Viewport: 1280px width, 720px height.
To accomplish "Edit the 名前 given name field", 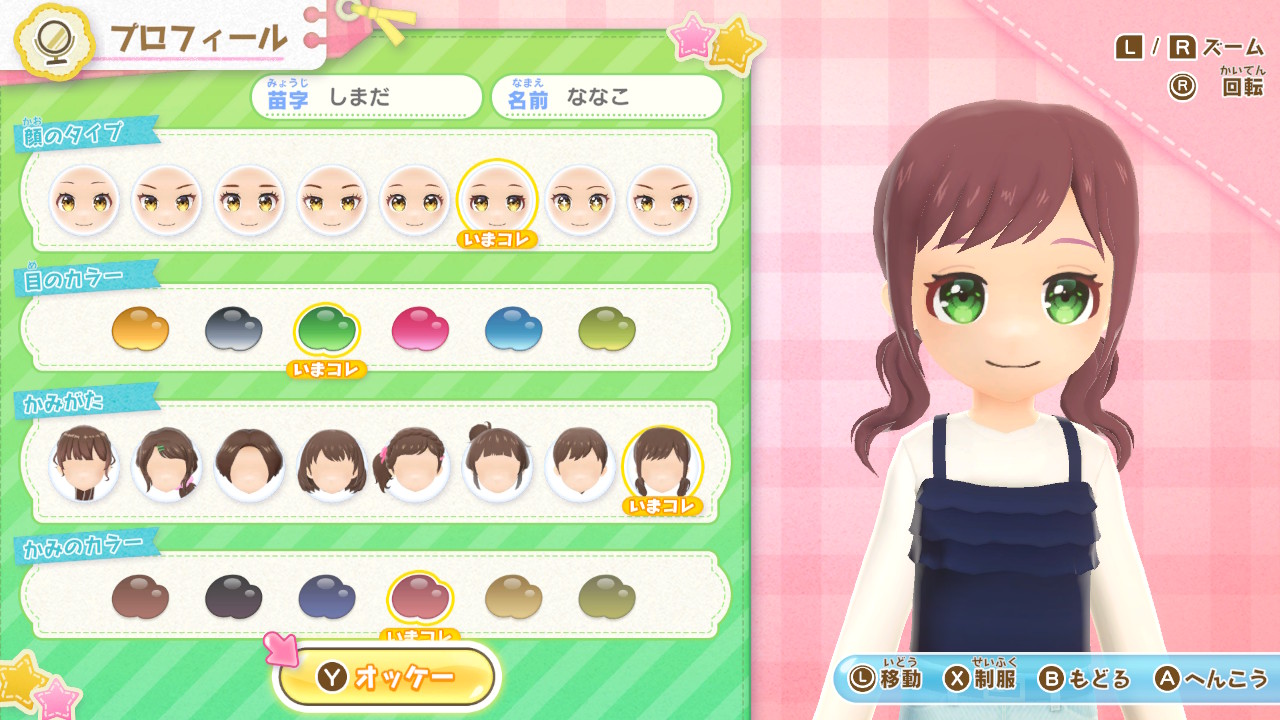I will coord(607,97).
